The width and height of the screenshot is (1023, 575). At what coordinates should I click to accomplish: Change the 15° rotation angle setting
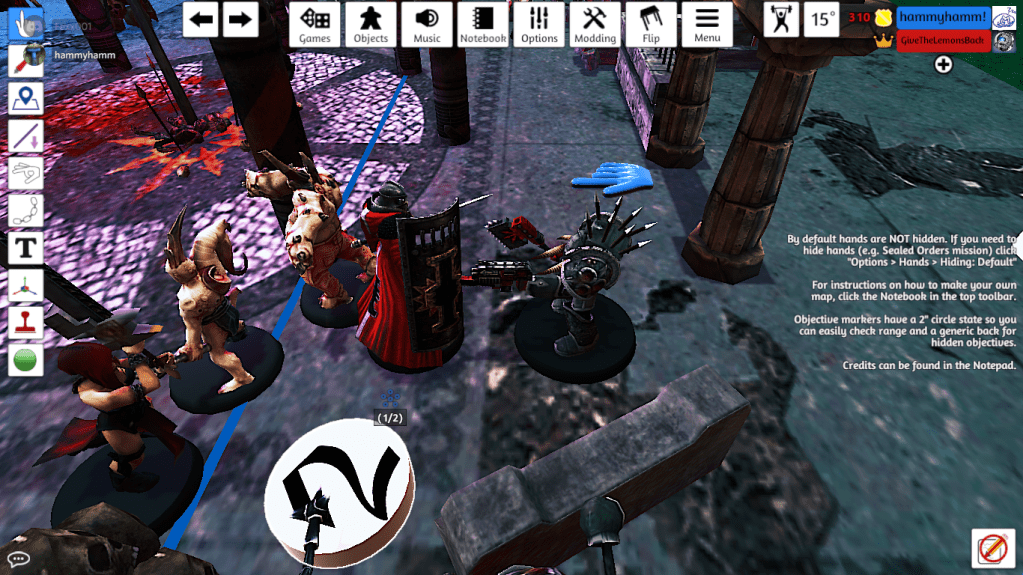(823, 19)
